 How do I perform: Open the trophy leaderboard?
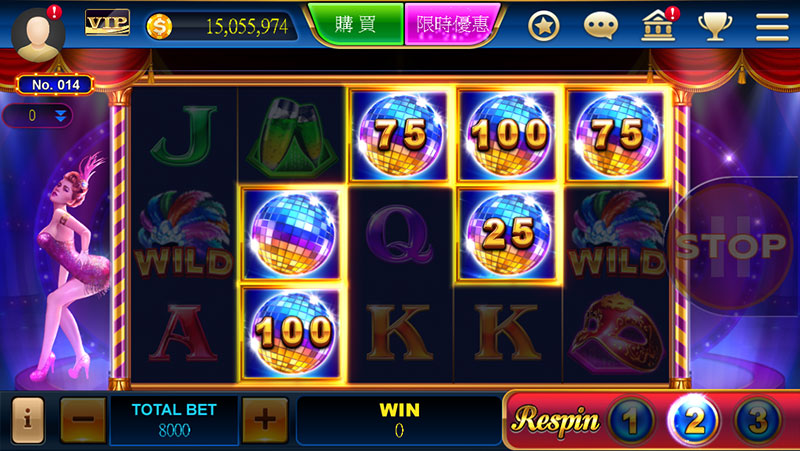point(715,27)
